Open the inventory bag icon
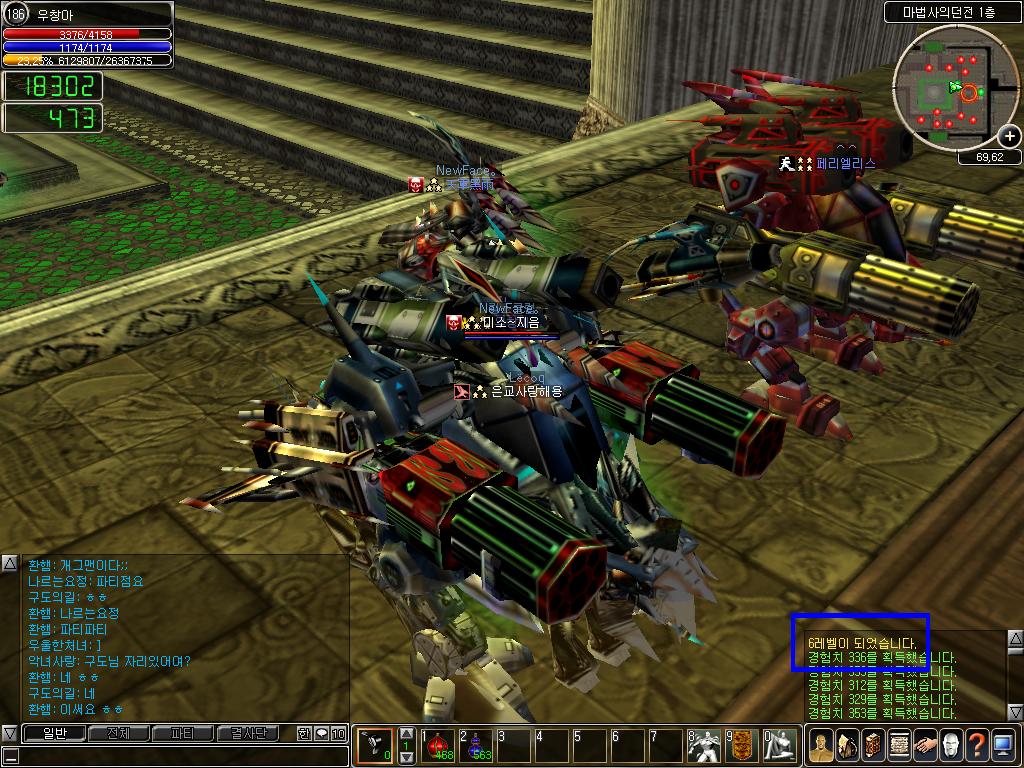 click(x=847, y=745)
